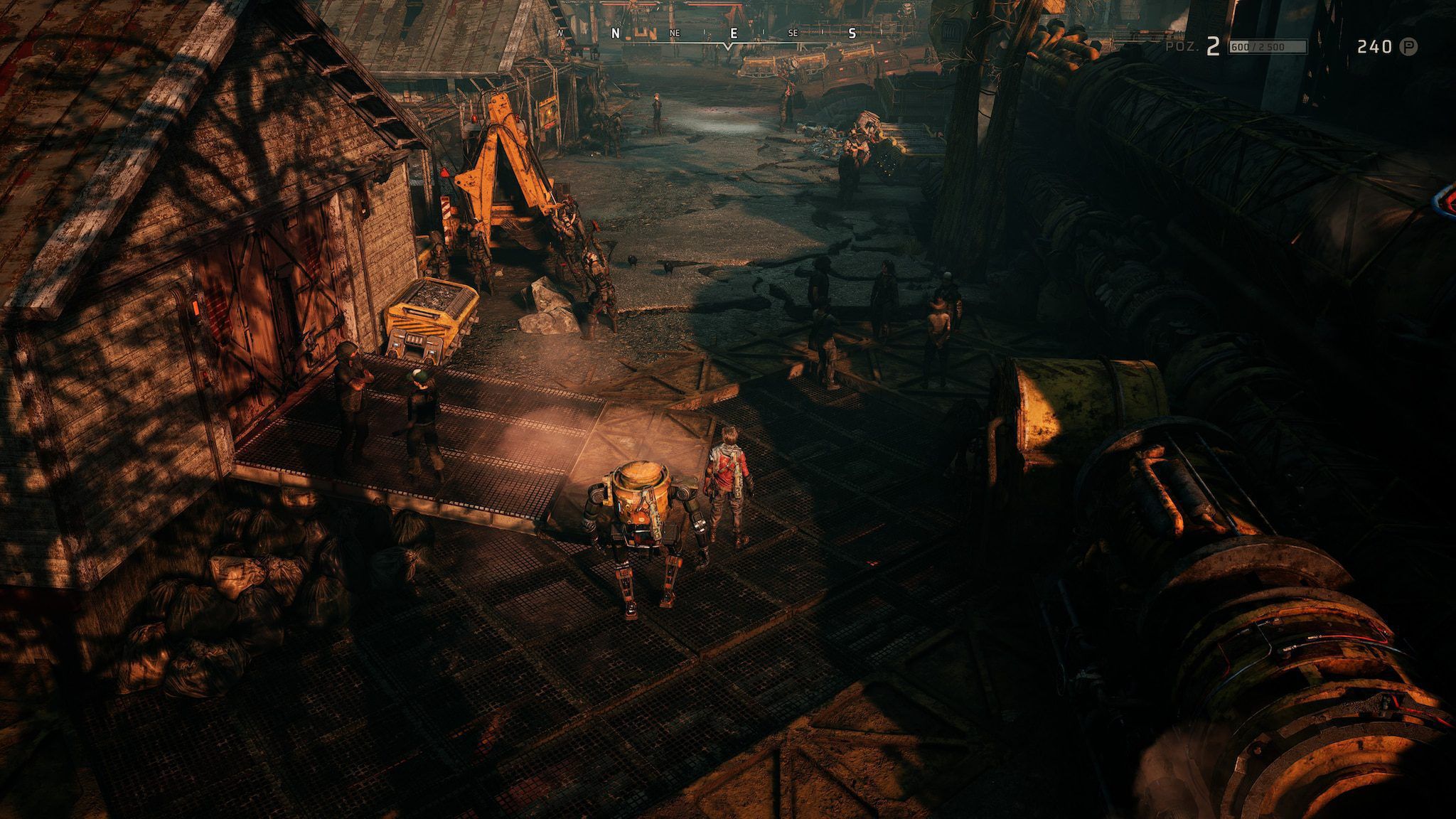
Task: Click the compass bar heading strip
Action: pos(727,35)
